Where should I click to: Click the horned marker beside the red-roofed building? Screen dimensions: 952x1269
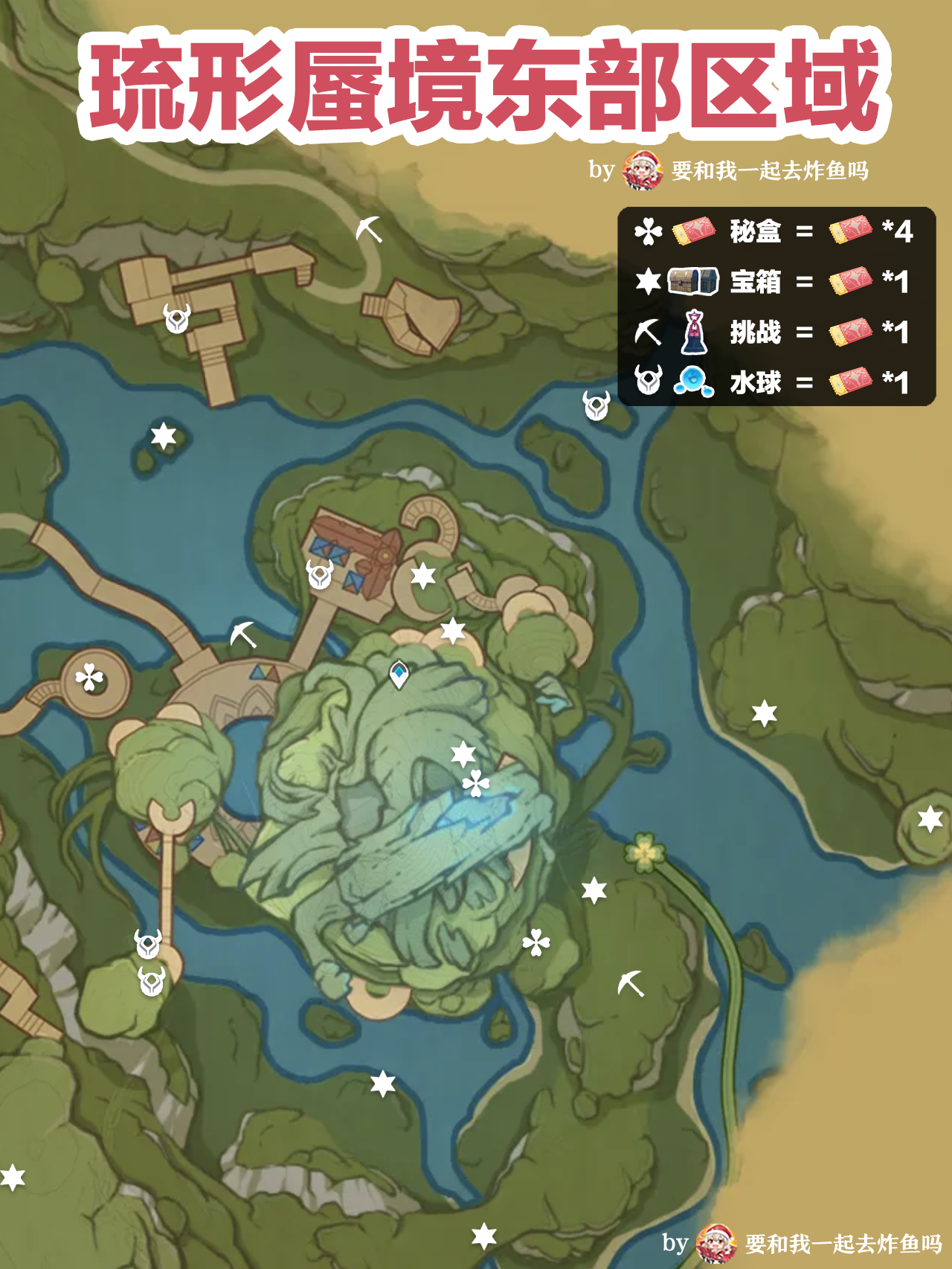(320, 574)
